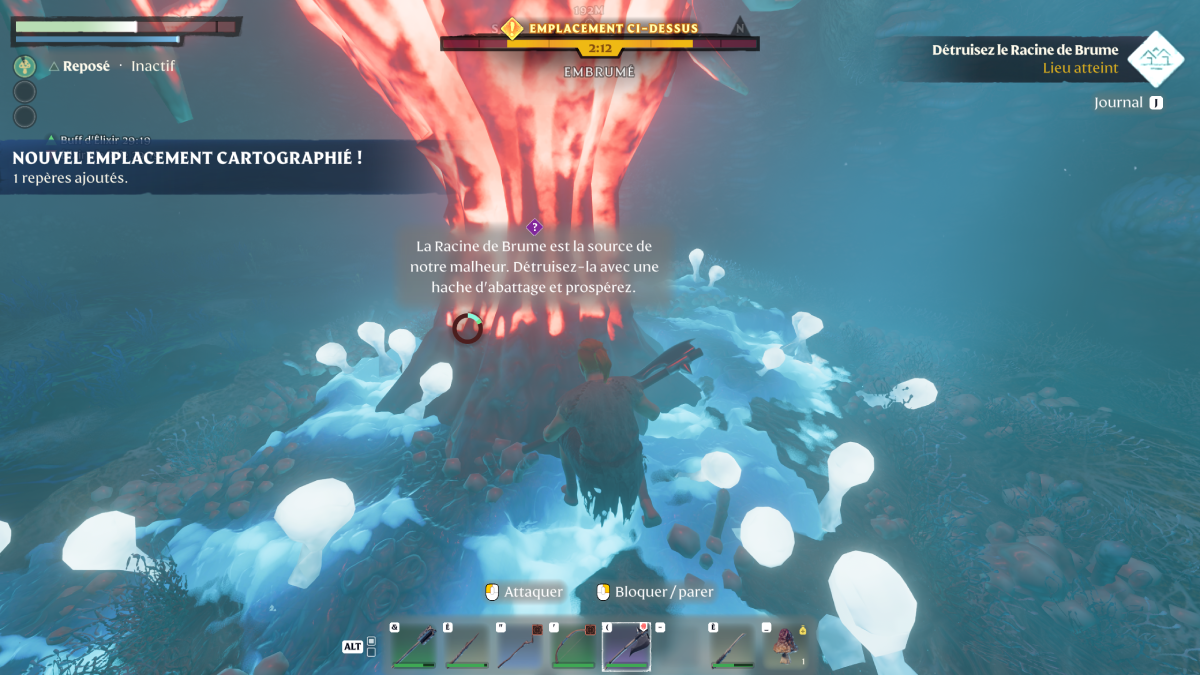The height and width of the screenshot is (675, 1200).
Task: Choose the crooked staff hotbar slot
Action: [x=520, y=646]
